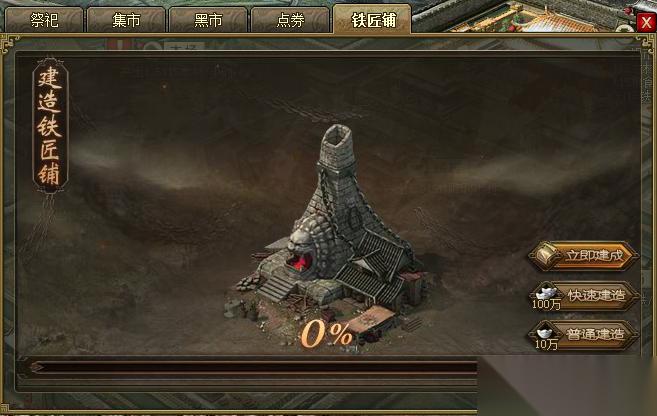Image resolution: width=657 pixels, height=416 pixels.
Task: Switch to the 祭祀 tab
Action: 45,19
